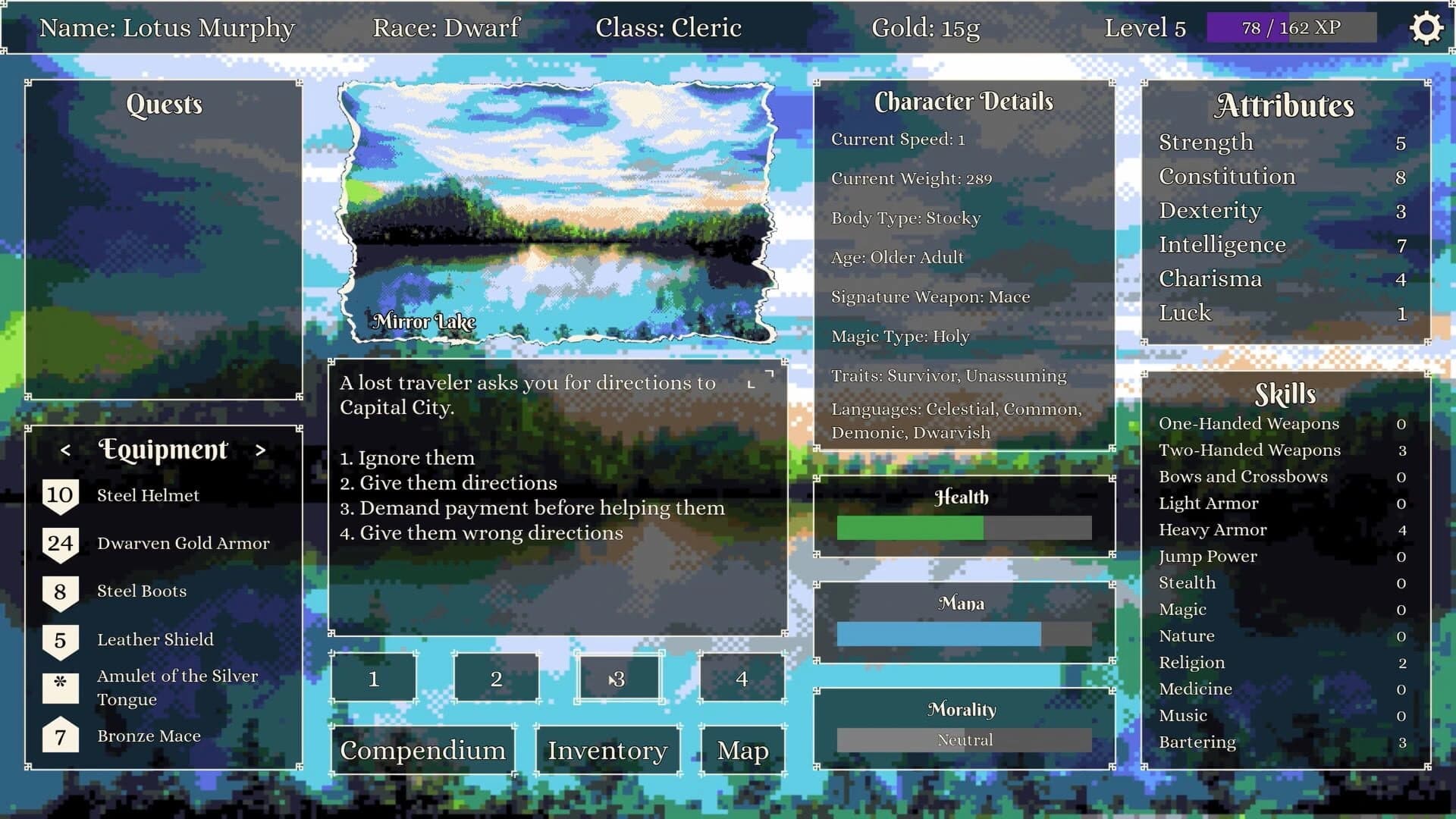Expand the Quests panel
1456x819 pixels.
[164, 105]
